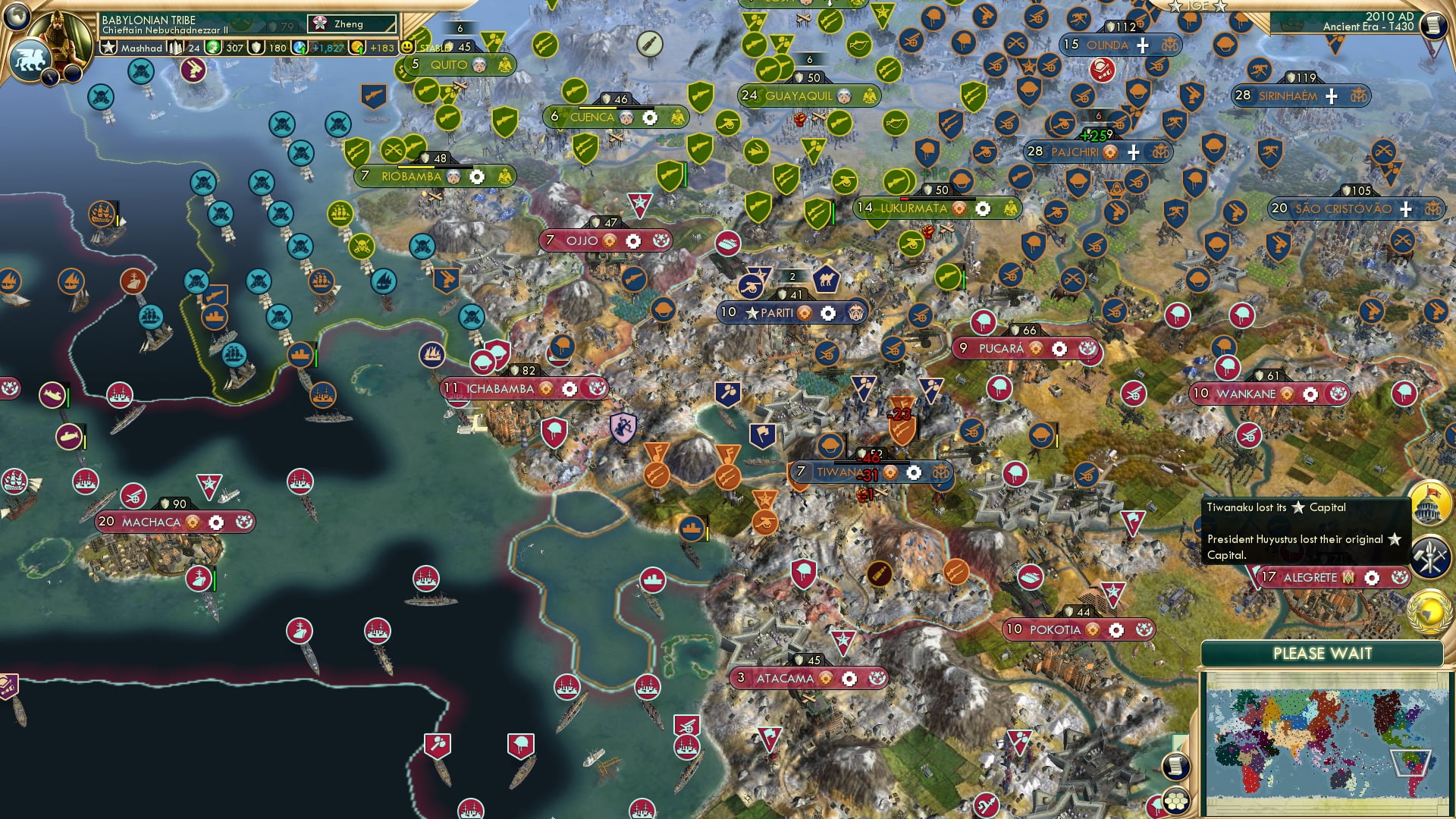This screenshot has width=1456, height=819.
Task: Click the growth icon on Pucará banner
Action: click(x=1036, y=349)
